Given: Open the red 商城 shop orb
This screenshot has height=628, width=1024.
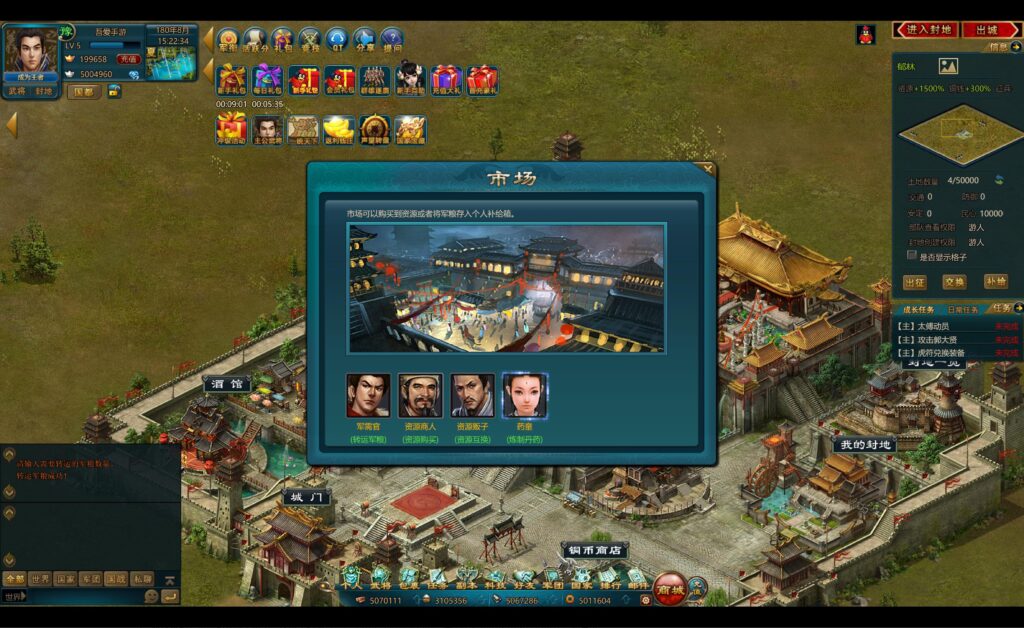Looking at the screenshot, I should point(670,589).
